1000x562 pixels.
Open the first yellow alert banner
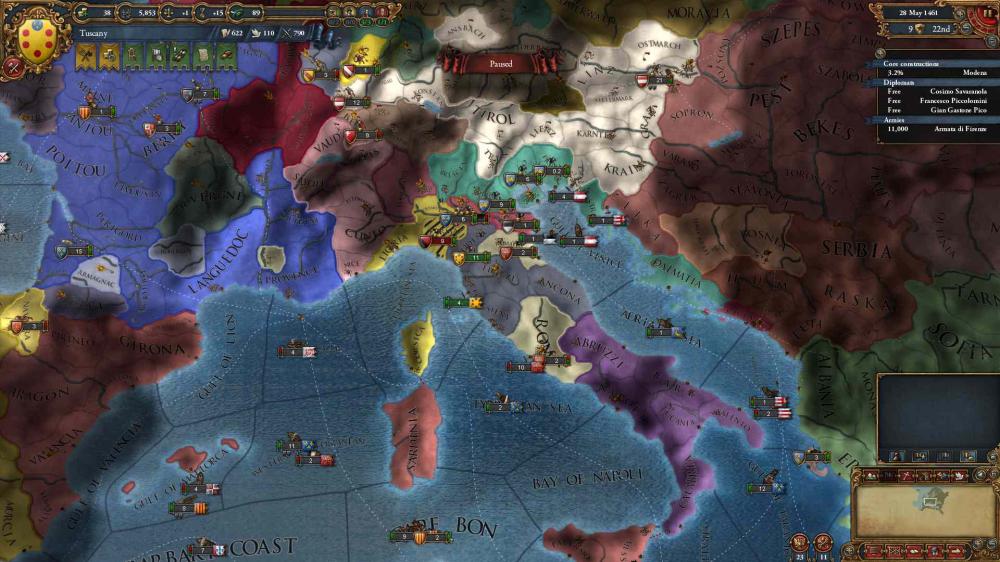click(87, 54)
